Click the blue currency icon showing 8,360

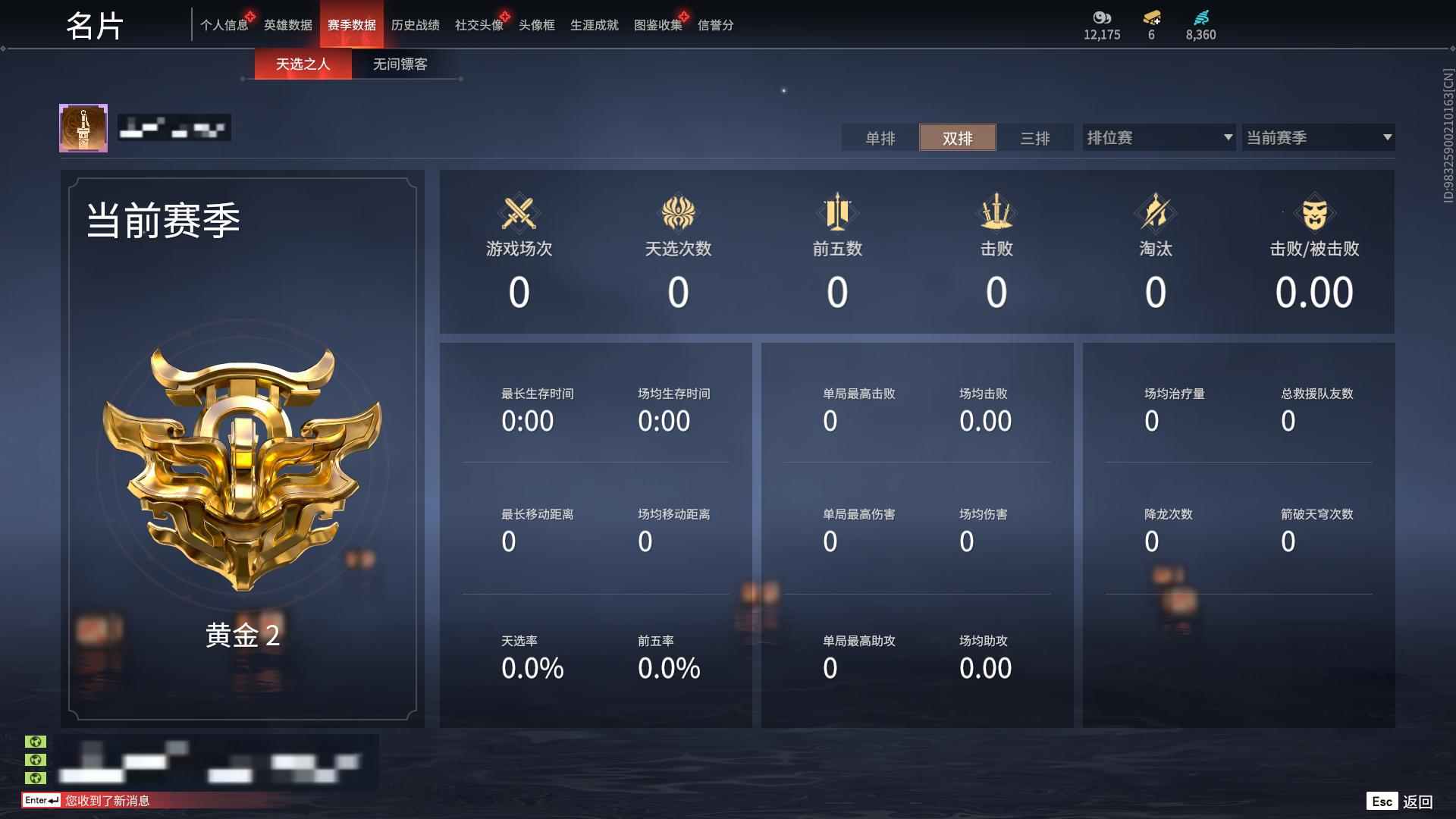coord(1200,18)
